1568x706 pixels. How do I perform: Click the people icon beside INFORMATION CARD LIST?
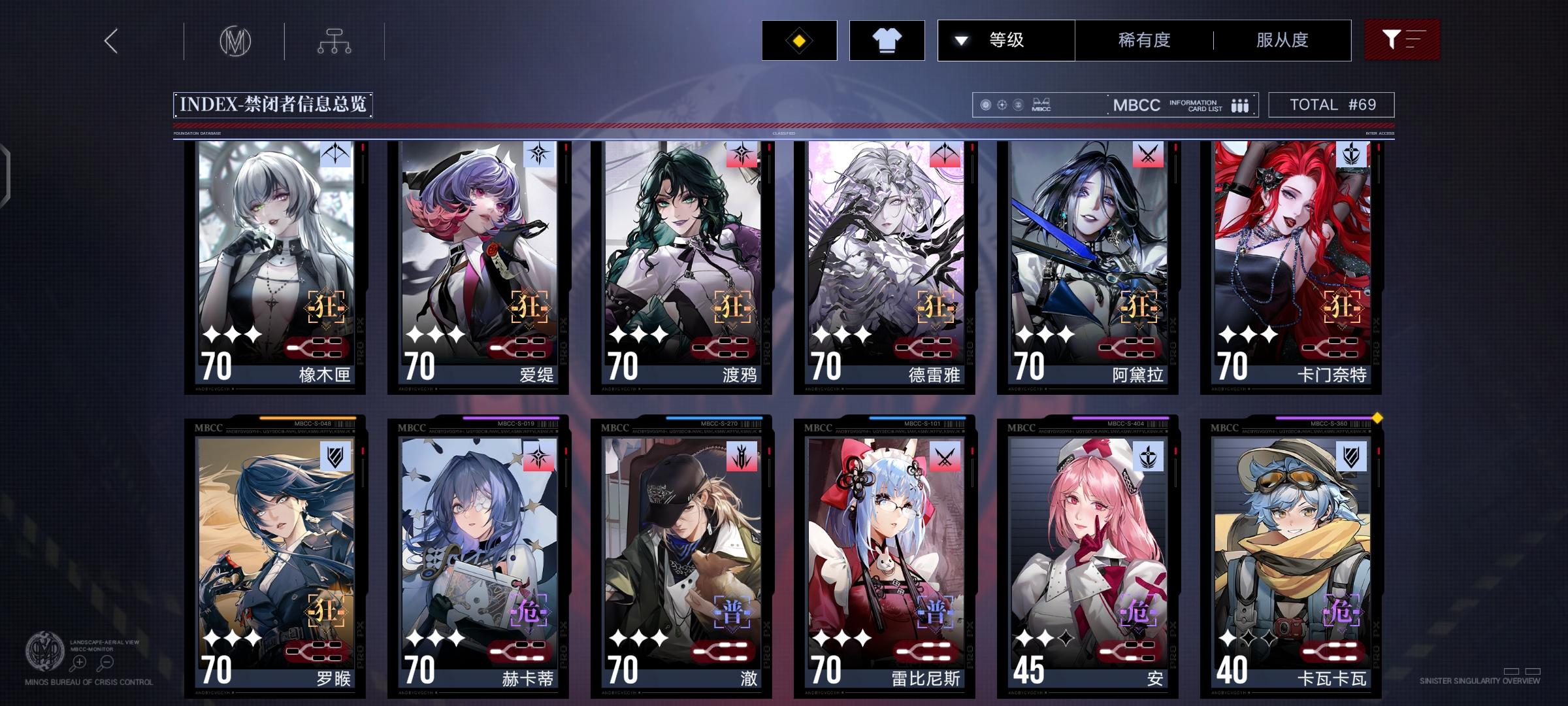(x=1239, y=105)
